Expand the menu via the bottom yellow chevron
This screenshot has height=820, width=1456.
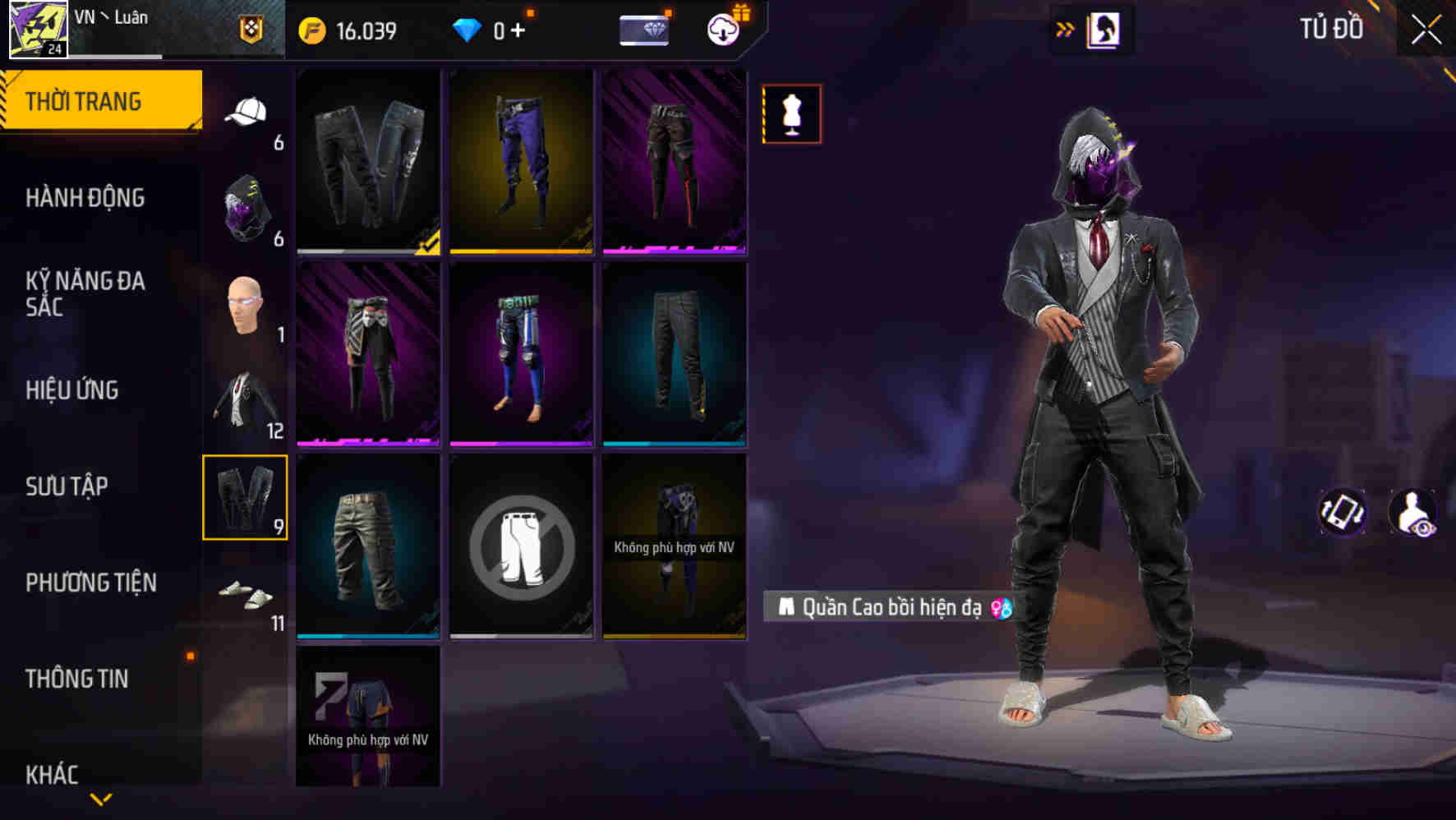[100, 797]
